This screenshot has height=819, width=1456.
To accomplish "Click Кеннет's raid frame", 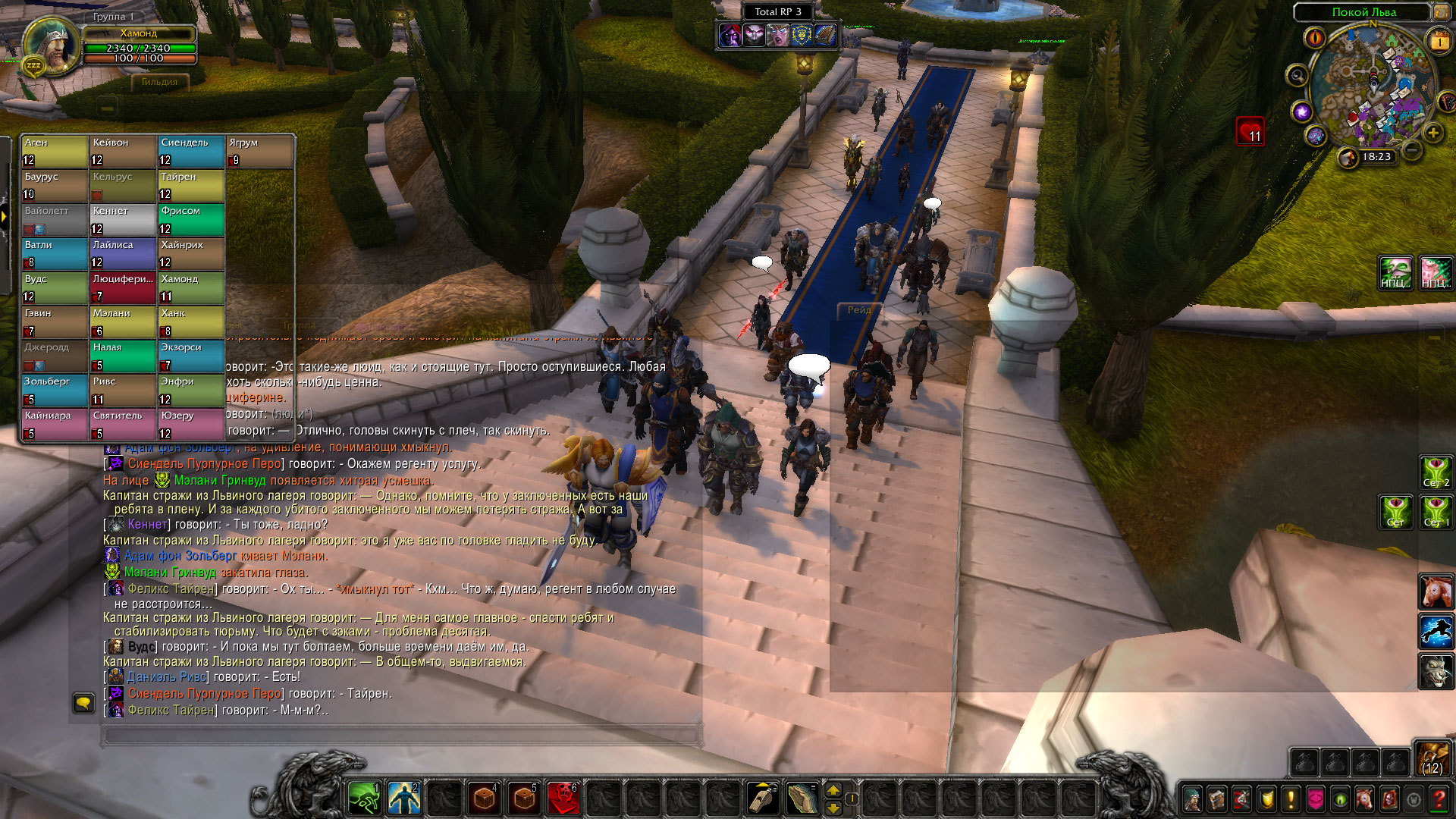I will [123, 220].
